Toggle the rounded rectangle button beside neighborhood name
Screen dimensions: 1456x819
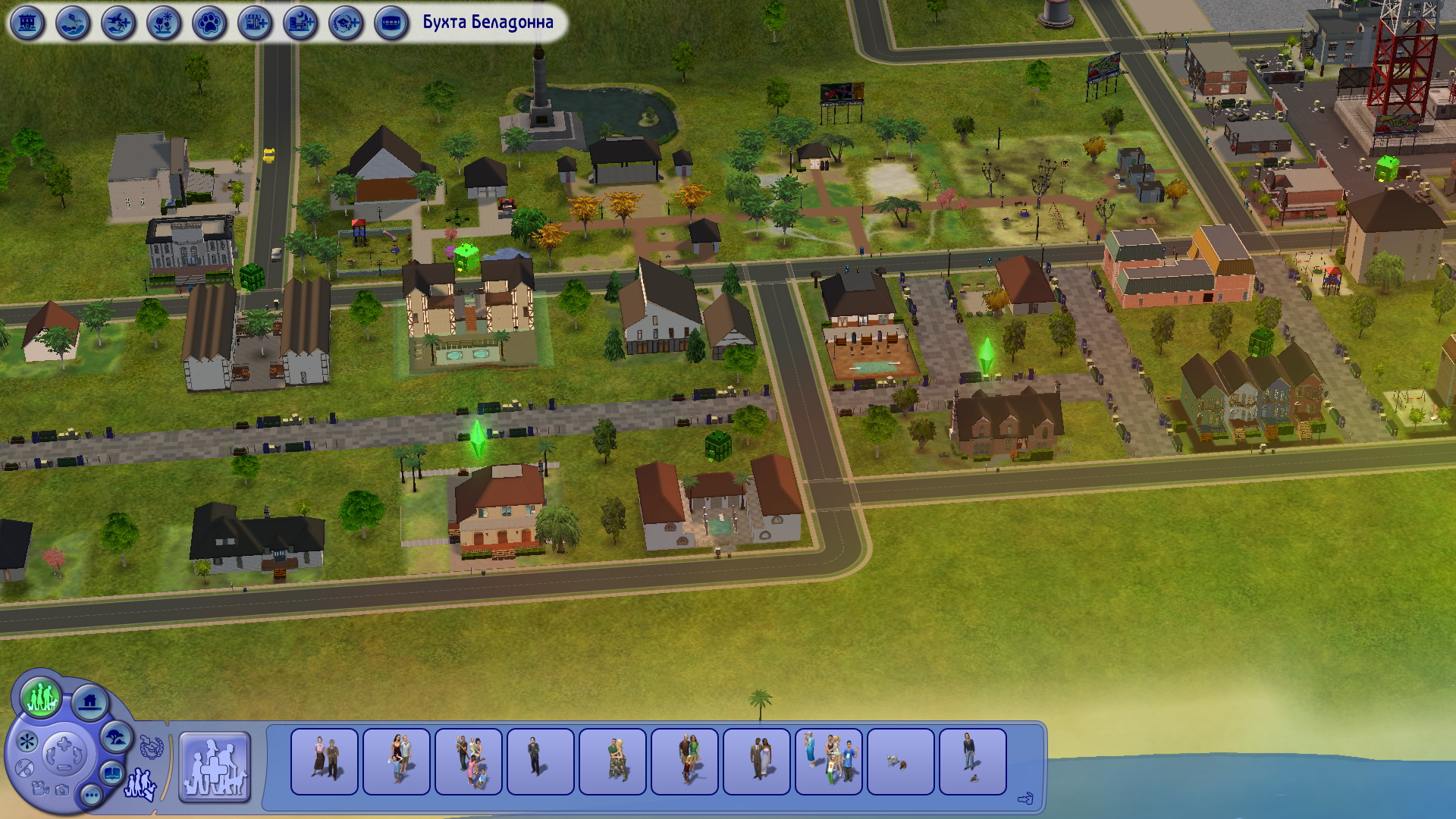(x=391, y=24)
